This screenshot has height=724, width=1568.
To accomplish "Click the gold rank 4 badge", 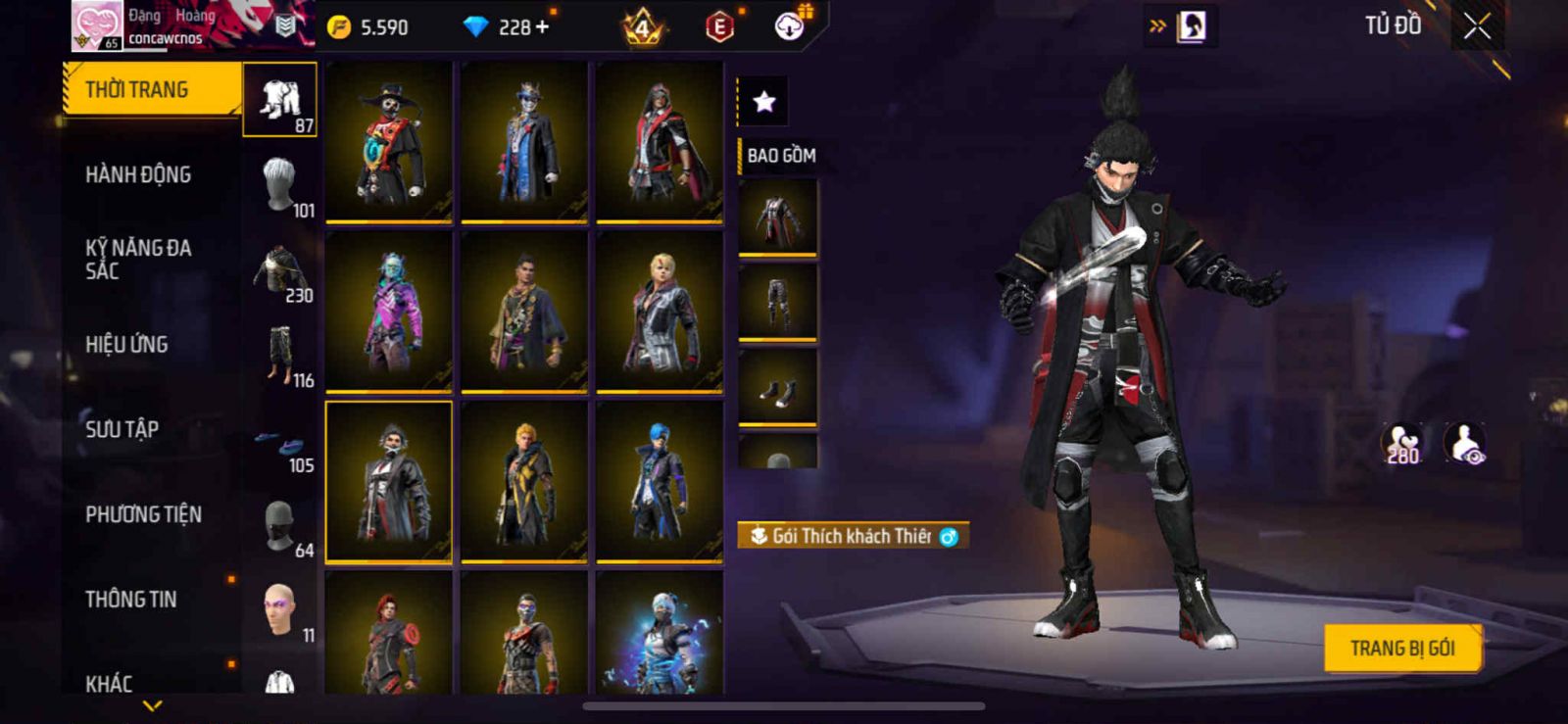I will point(643,27).
